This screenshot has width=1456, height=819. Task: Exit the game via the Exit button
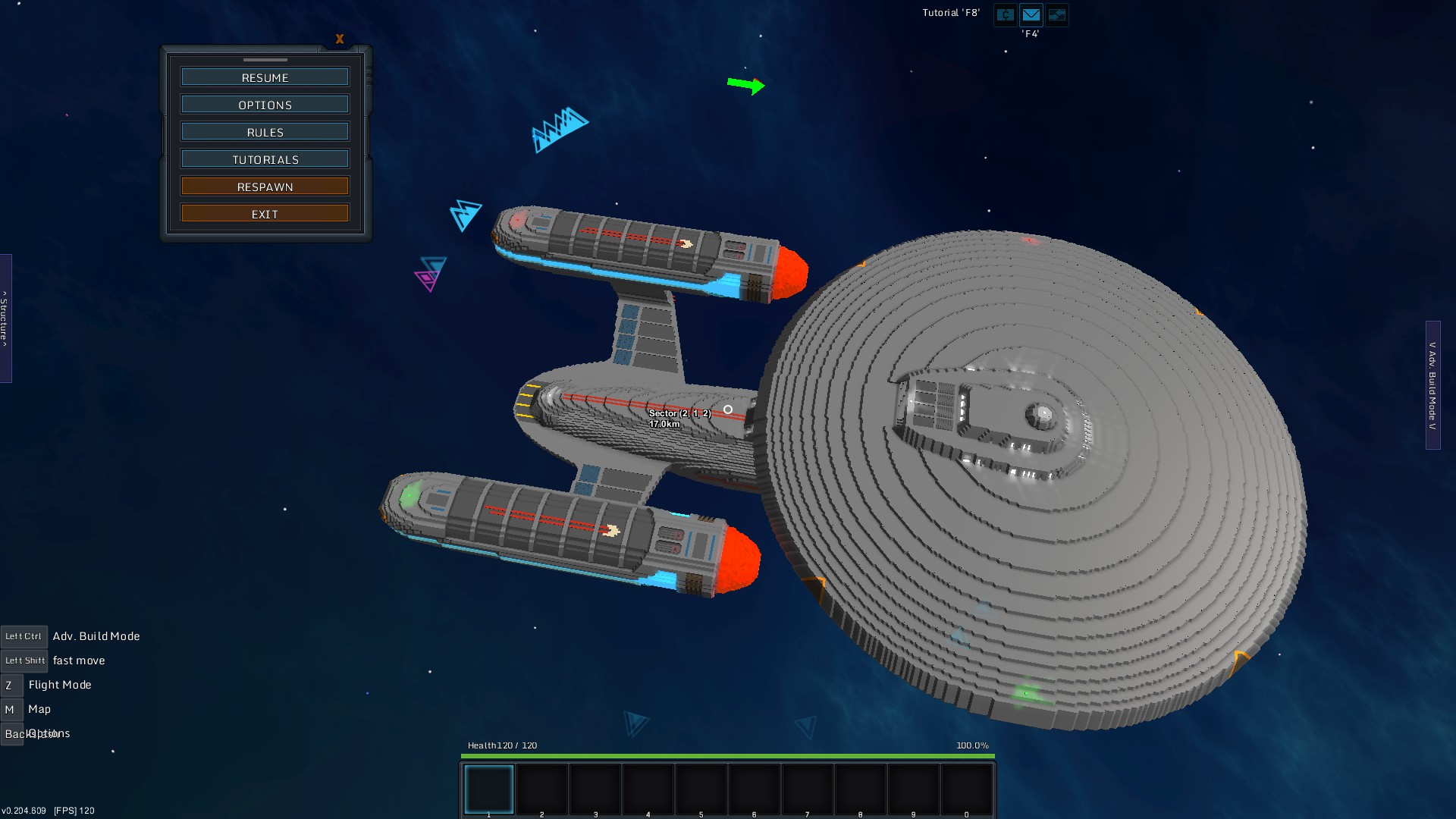coord(265,214)
